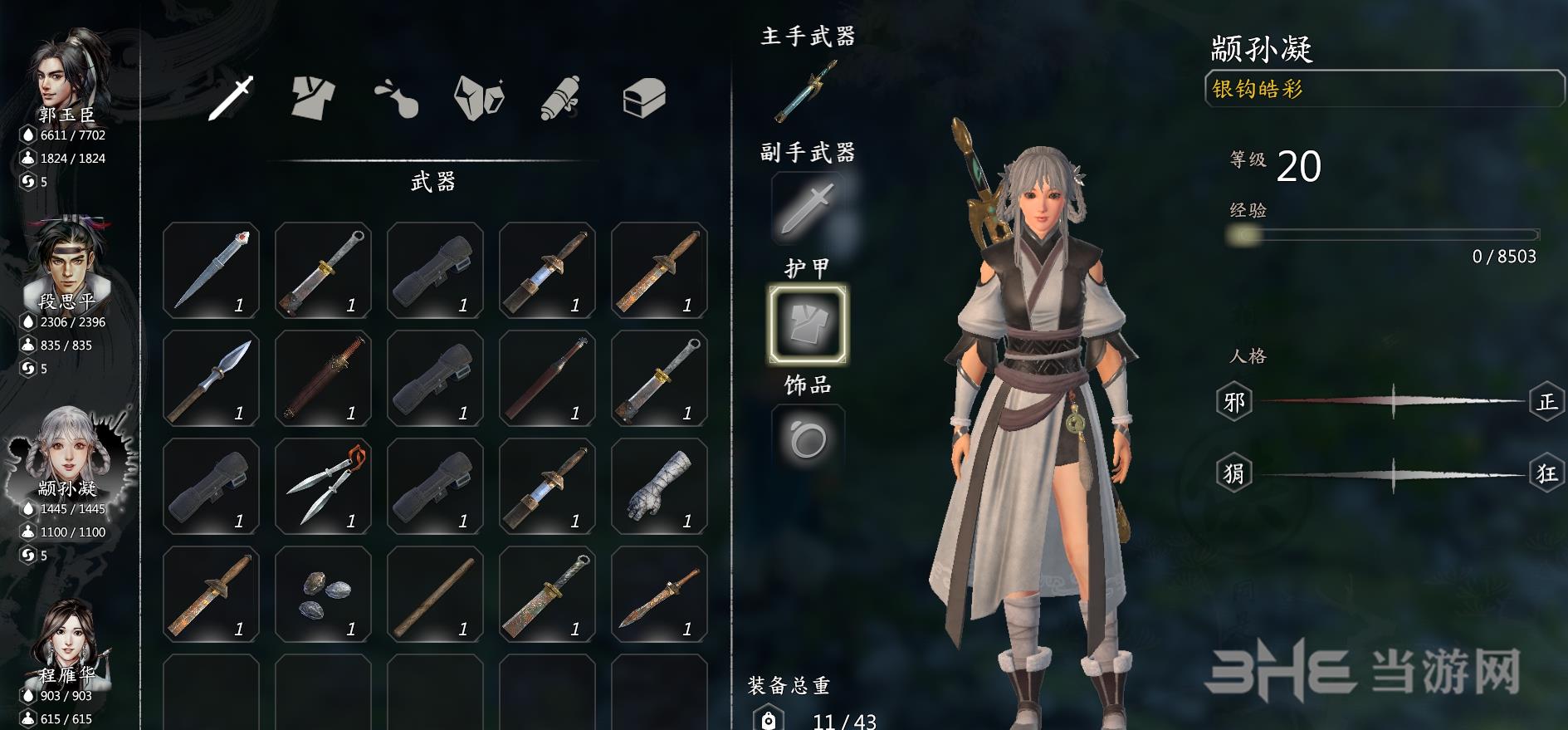Select the red-tipped dagger slot

coord(211,270)
